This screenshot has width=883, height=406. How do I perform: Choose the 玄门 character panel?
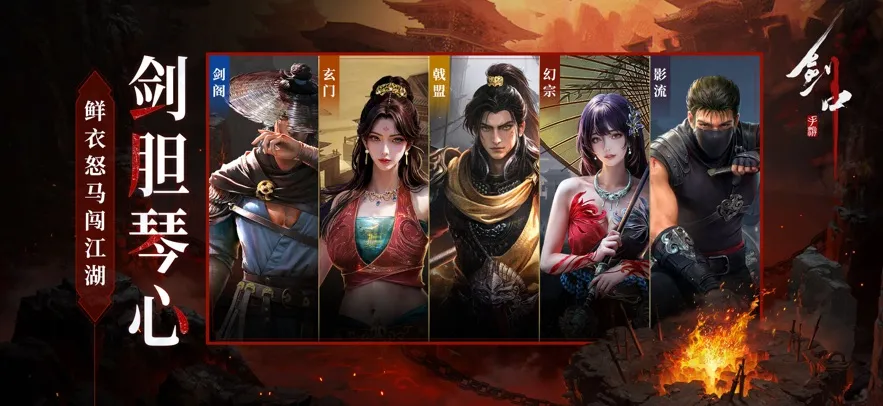click(374, 200)
